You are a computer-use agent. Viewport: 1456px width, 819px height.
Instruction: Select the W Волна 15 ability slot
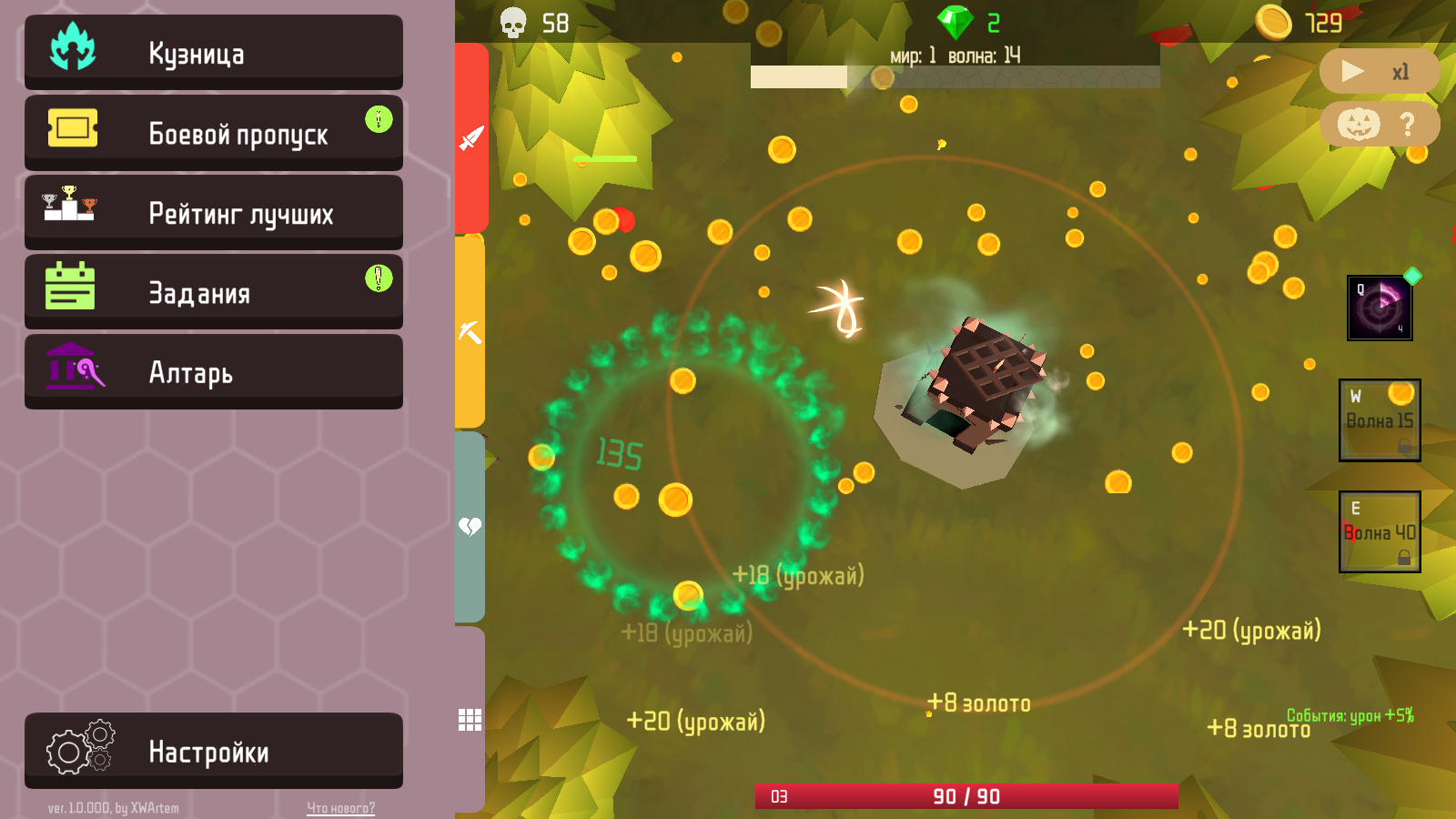(x=1379, y=420)
